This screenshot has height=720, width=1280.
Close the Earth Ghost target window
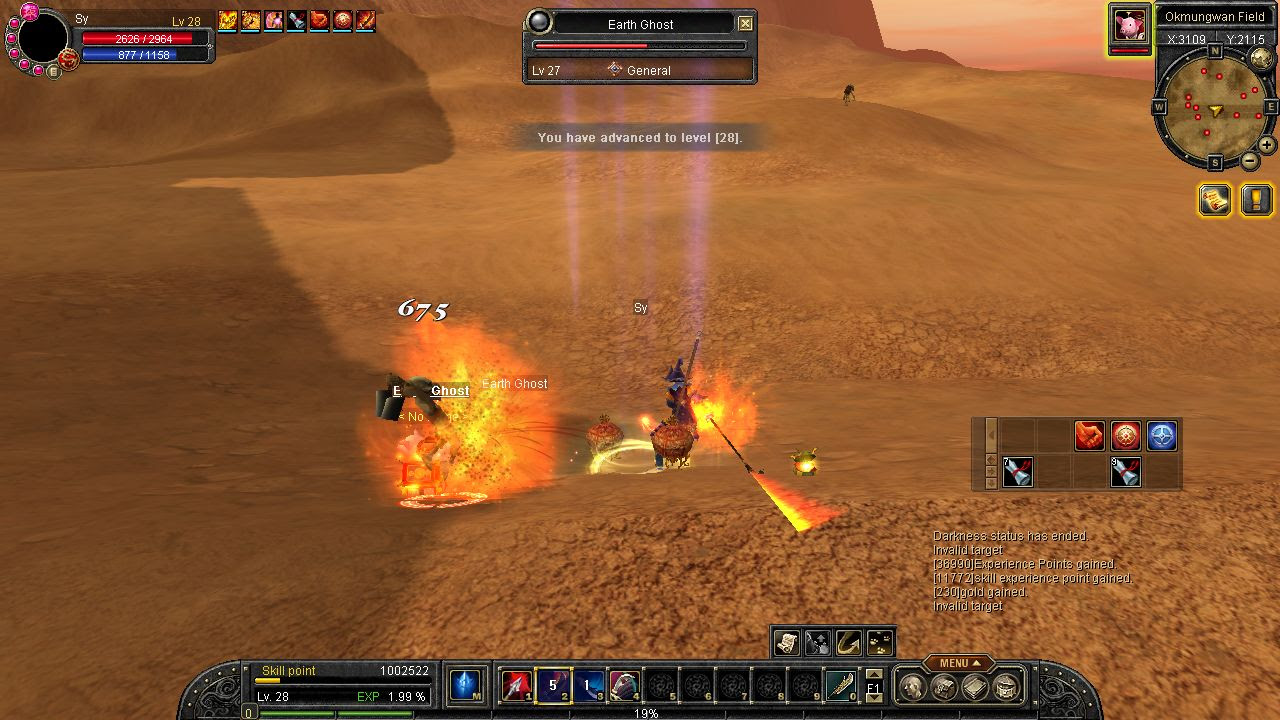click(x=745, y=24)
